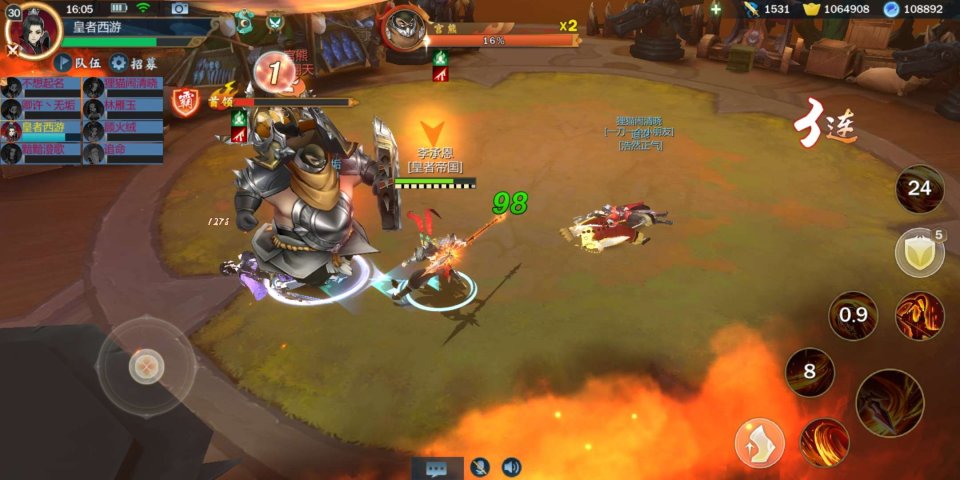The width and height of the screenshot is (960, 480).
Task: Select team member 追命
Action: (122, 150)
